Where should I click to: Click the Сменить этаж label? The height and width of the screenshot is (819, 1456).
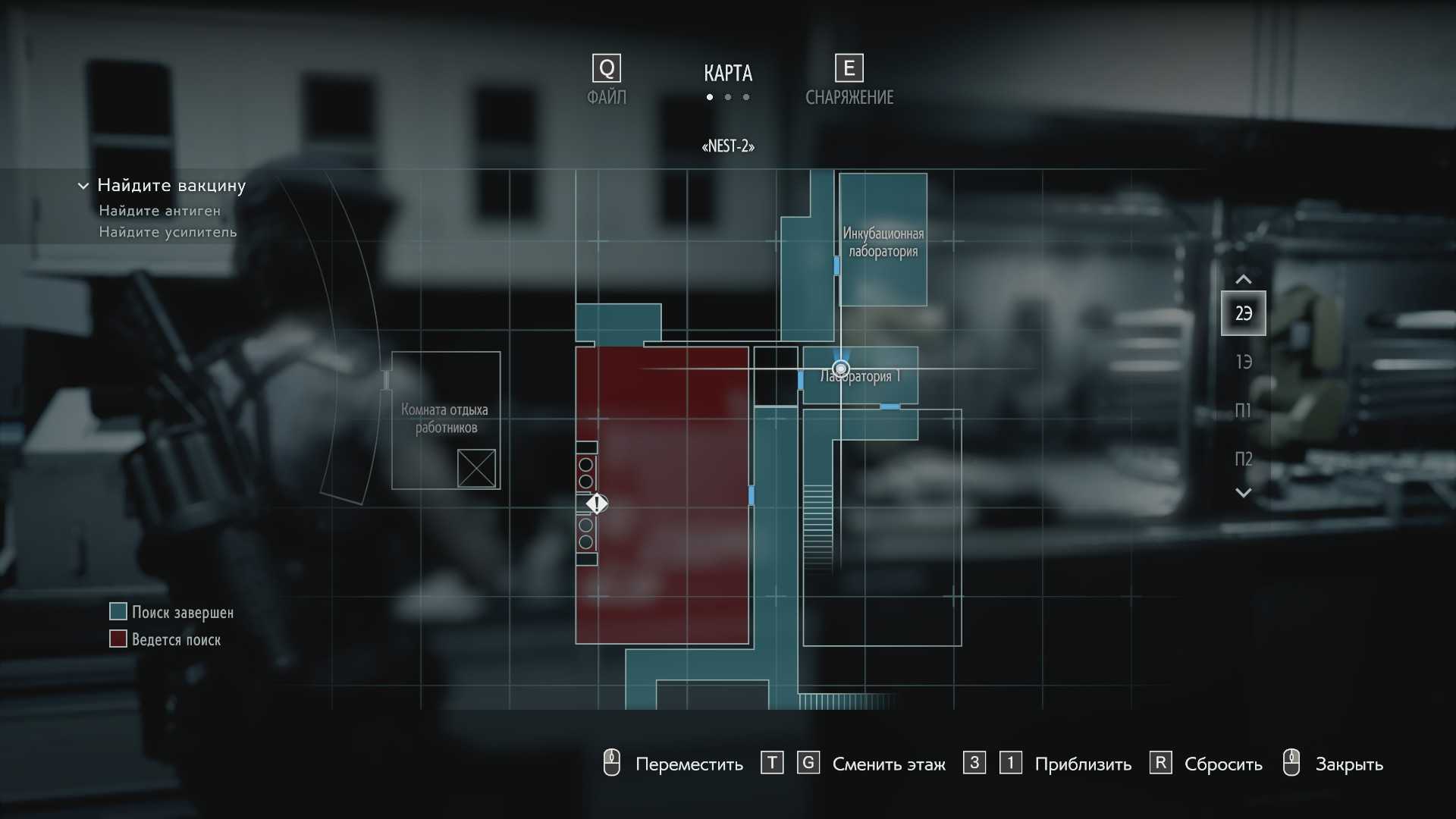click(x=888, y=764)
